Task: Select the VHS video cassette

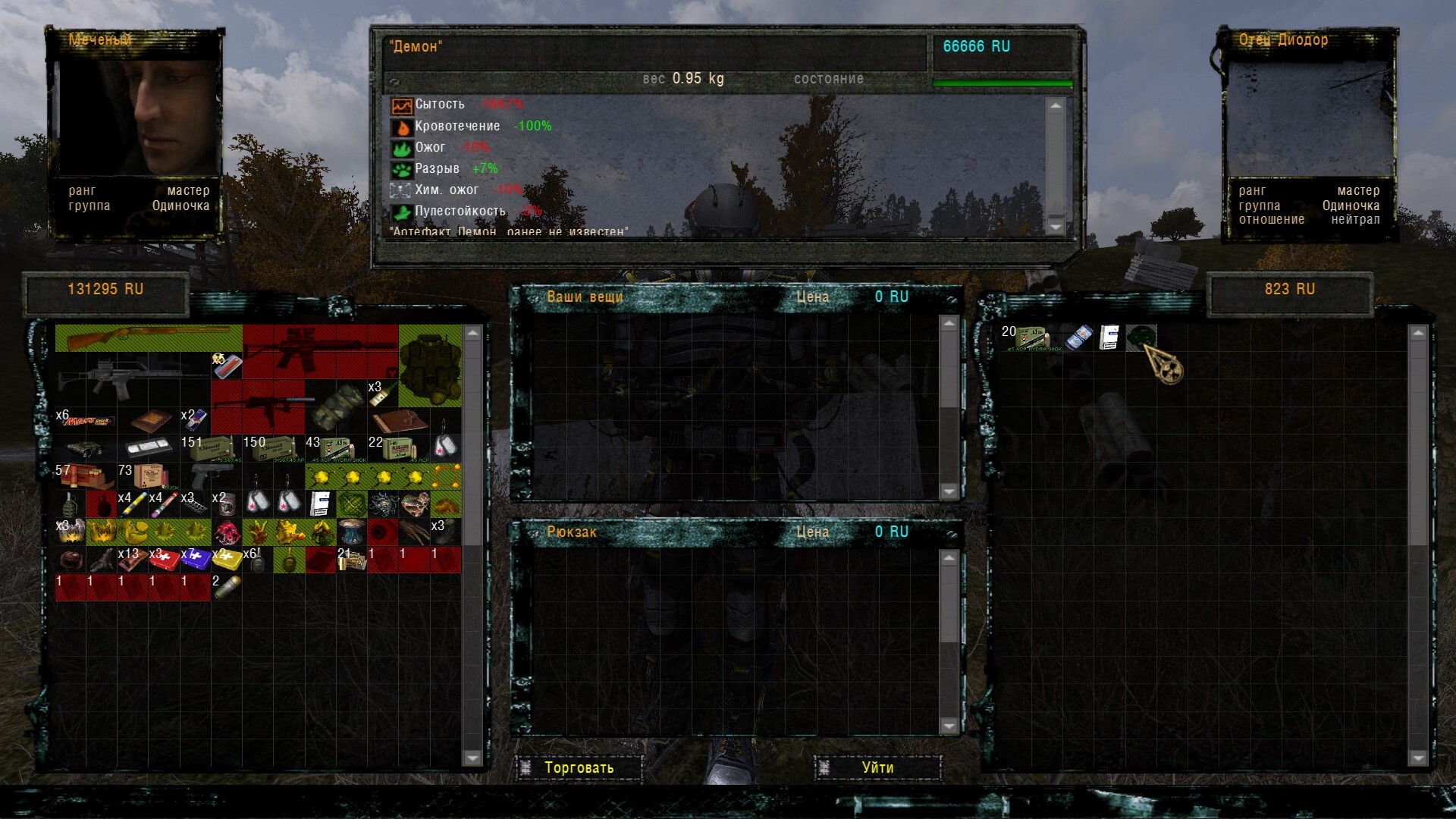Action: point(149,448)
